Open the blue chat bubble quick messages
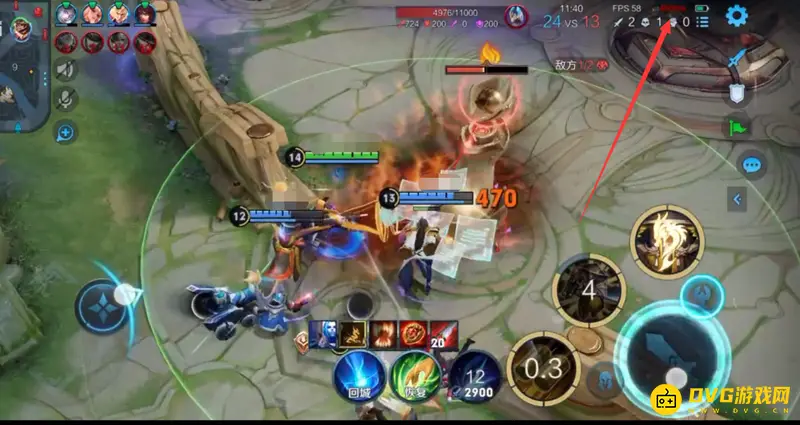The image size is (800, 425). tap(751, 165)
